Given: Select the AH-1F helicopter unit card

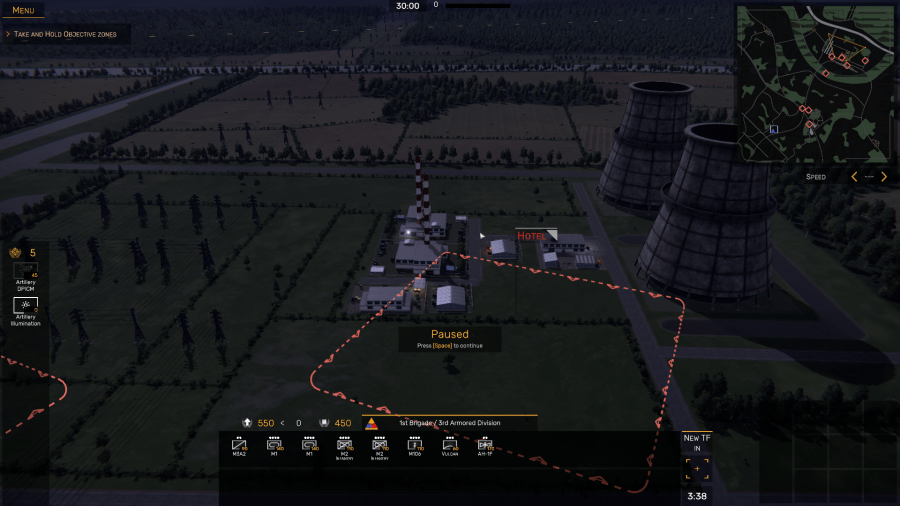Looking at the screenshot, I should [x=484, y=446].
